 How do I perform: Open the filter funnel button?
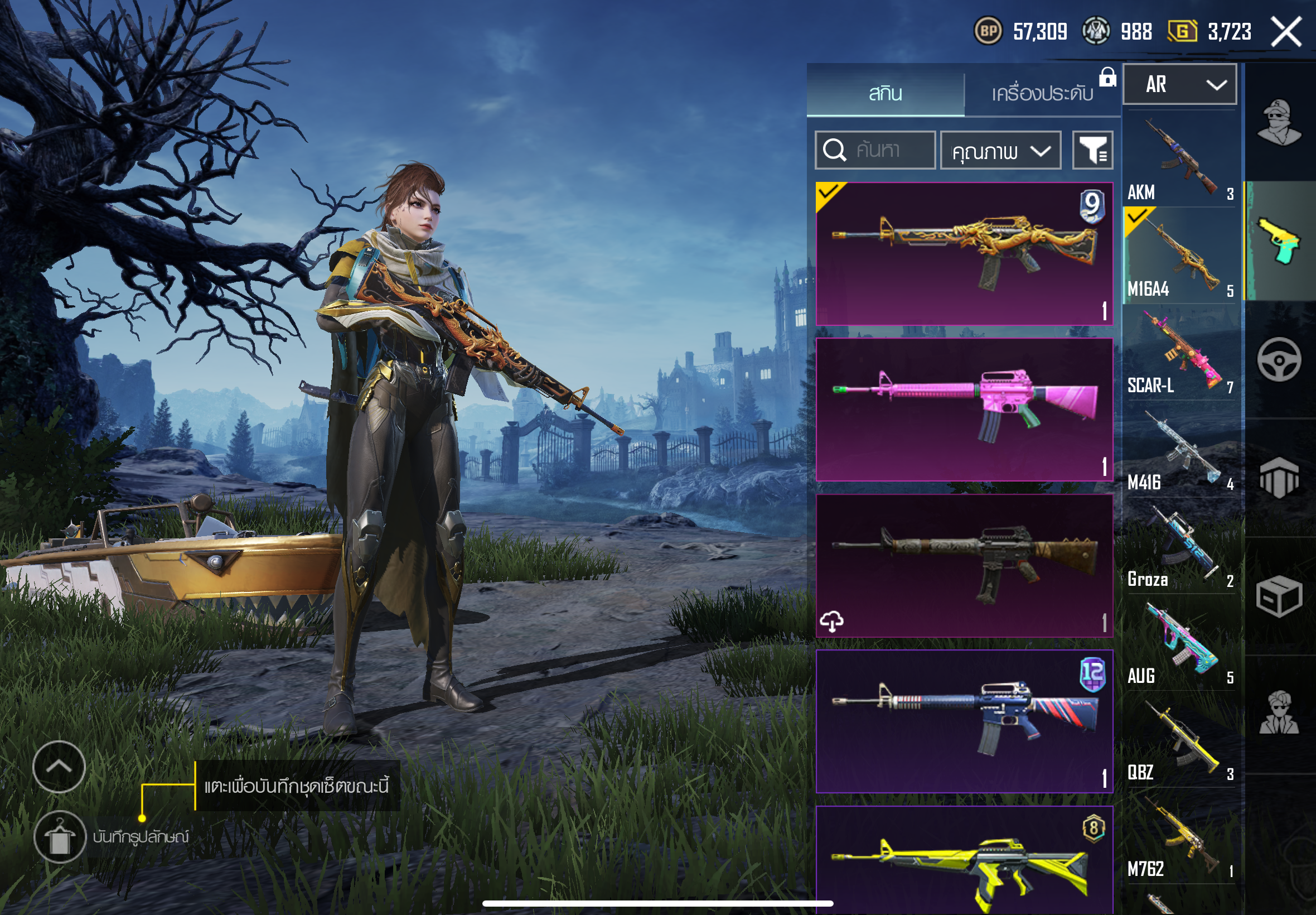(1092, 151)
